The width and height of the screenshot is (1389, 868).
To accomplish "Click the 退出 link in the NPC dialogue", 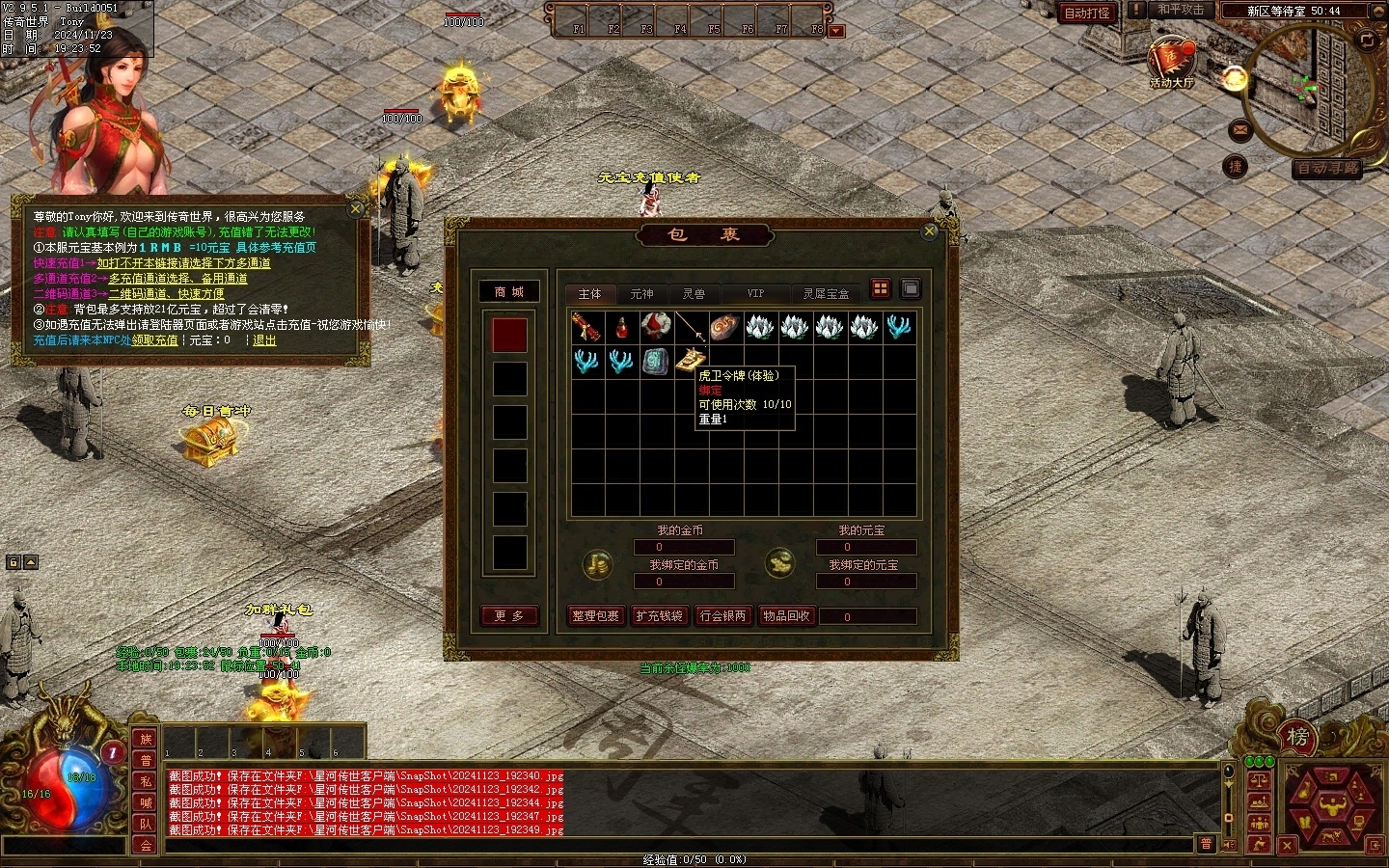I will [x=264, y=340].
